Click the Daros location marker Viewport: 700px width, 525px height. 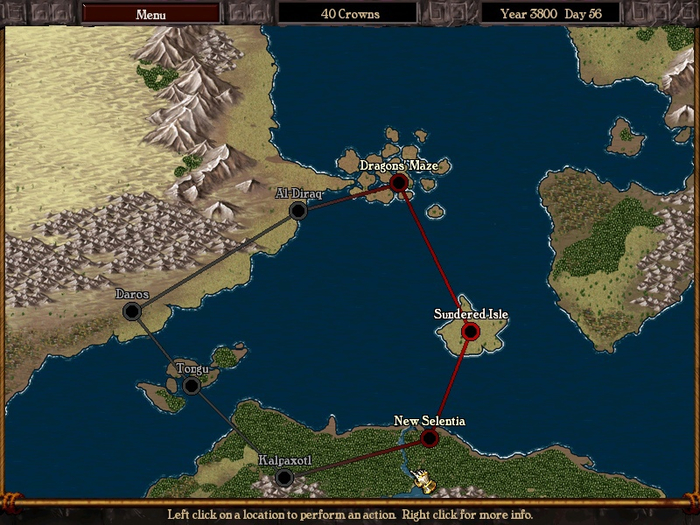[132, 312]
